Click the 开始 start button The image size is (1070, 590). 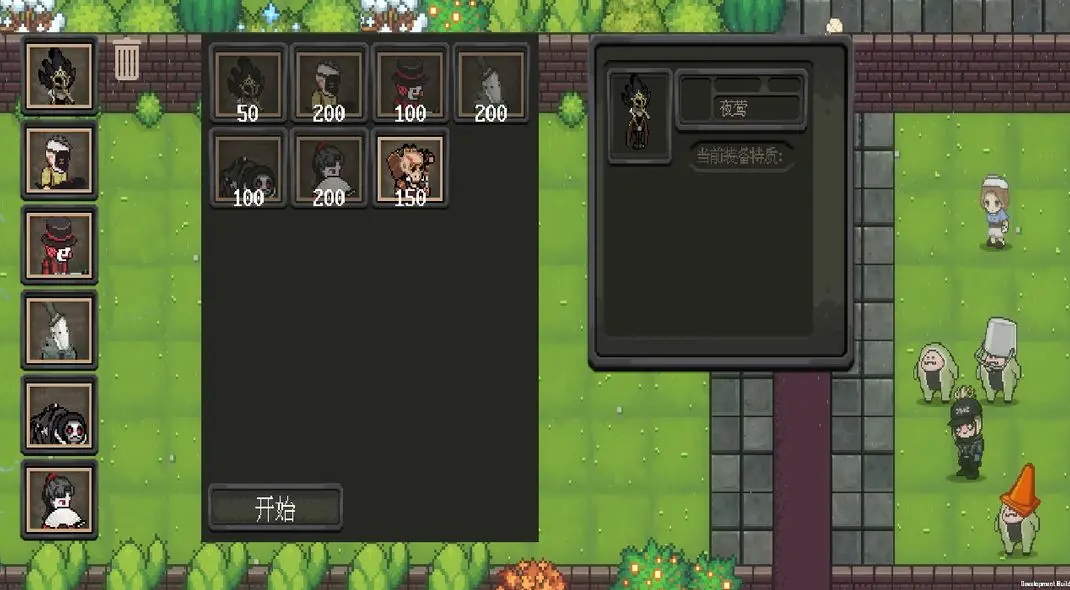pyautogui.click(x=275, y=508)
